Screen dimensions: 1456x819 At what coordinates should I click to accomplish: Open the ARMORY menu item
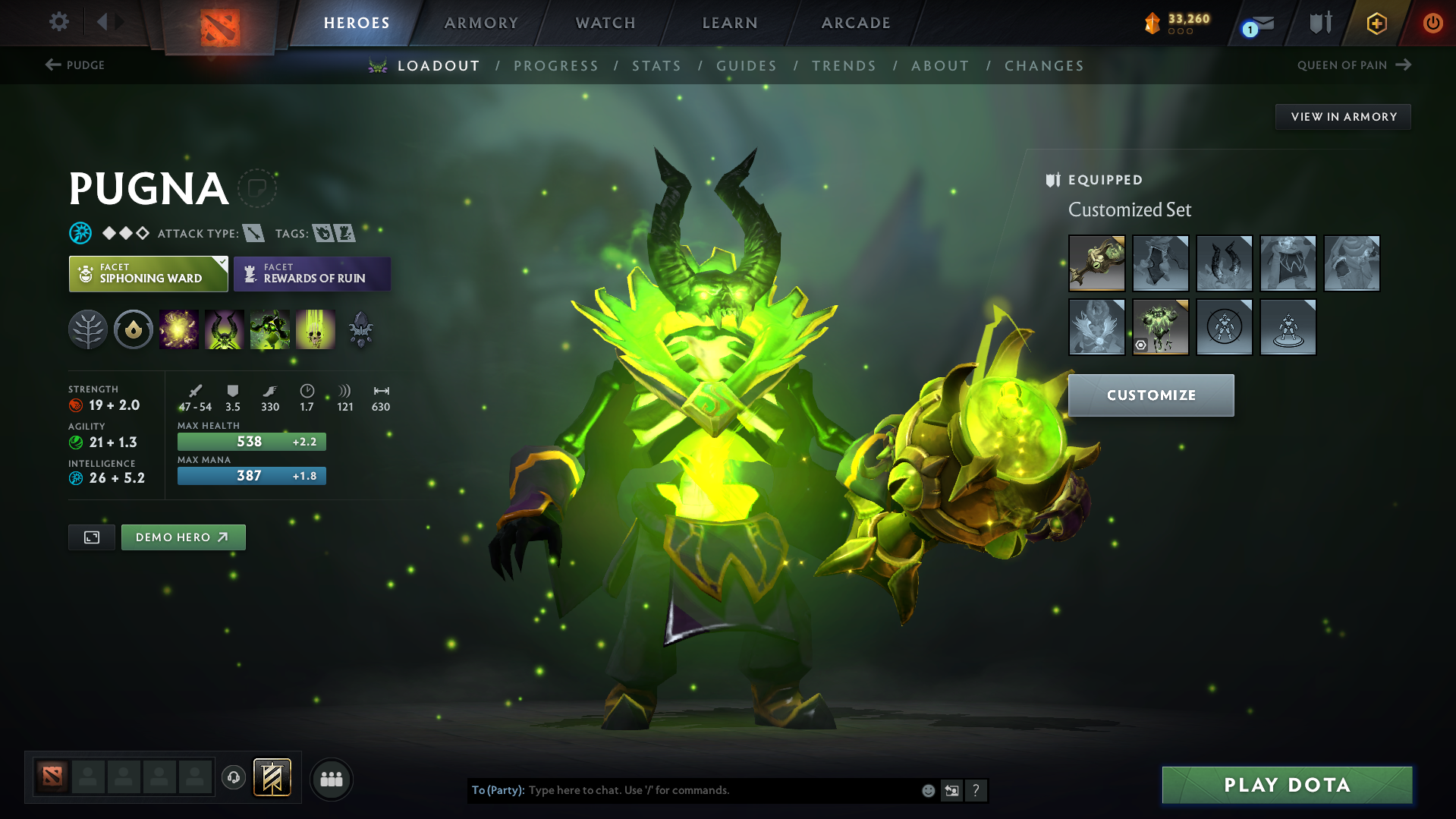click(x=481, y=23)
